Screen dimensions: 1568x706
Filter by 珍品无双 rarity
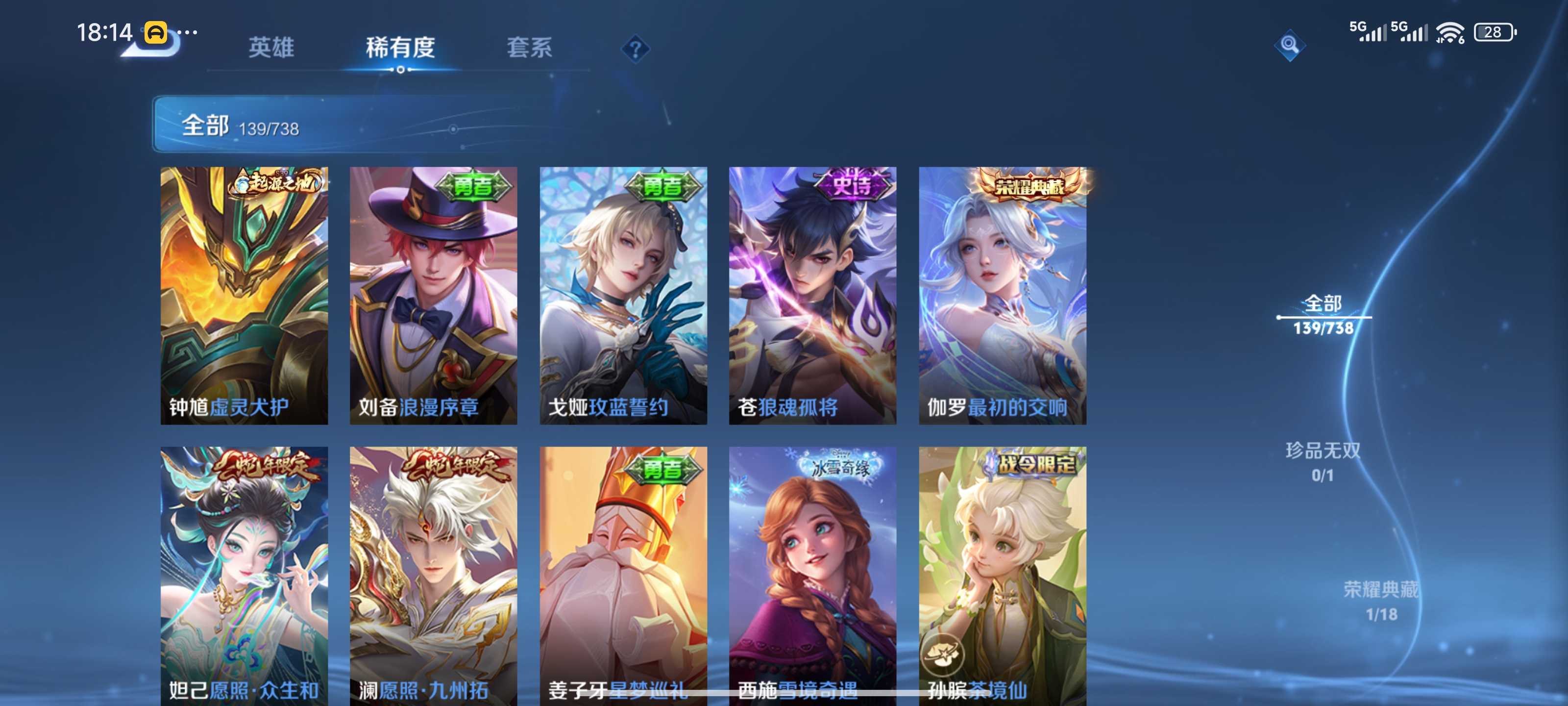click(1323, 461)
